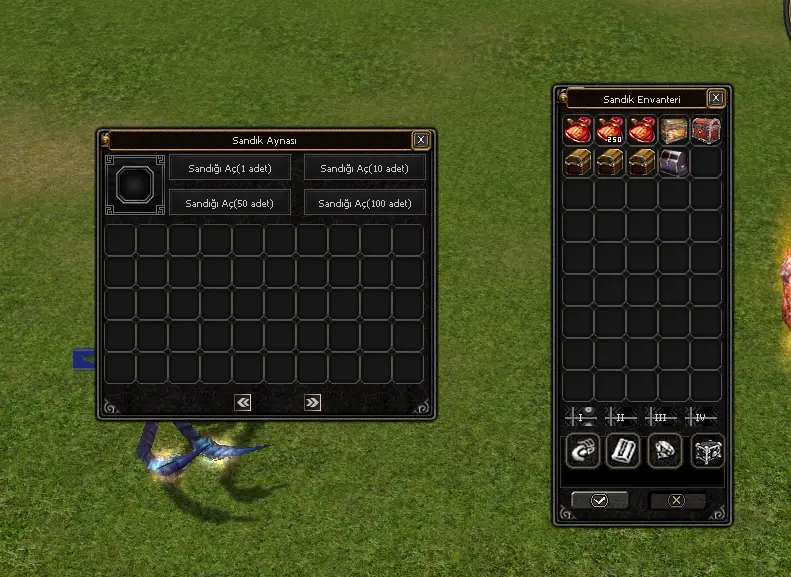The height and width of the screenshot is (577, 791).
Task: Switch to inventory page II
Action: tap(620, 417)
